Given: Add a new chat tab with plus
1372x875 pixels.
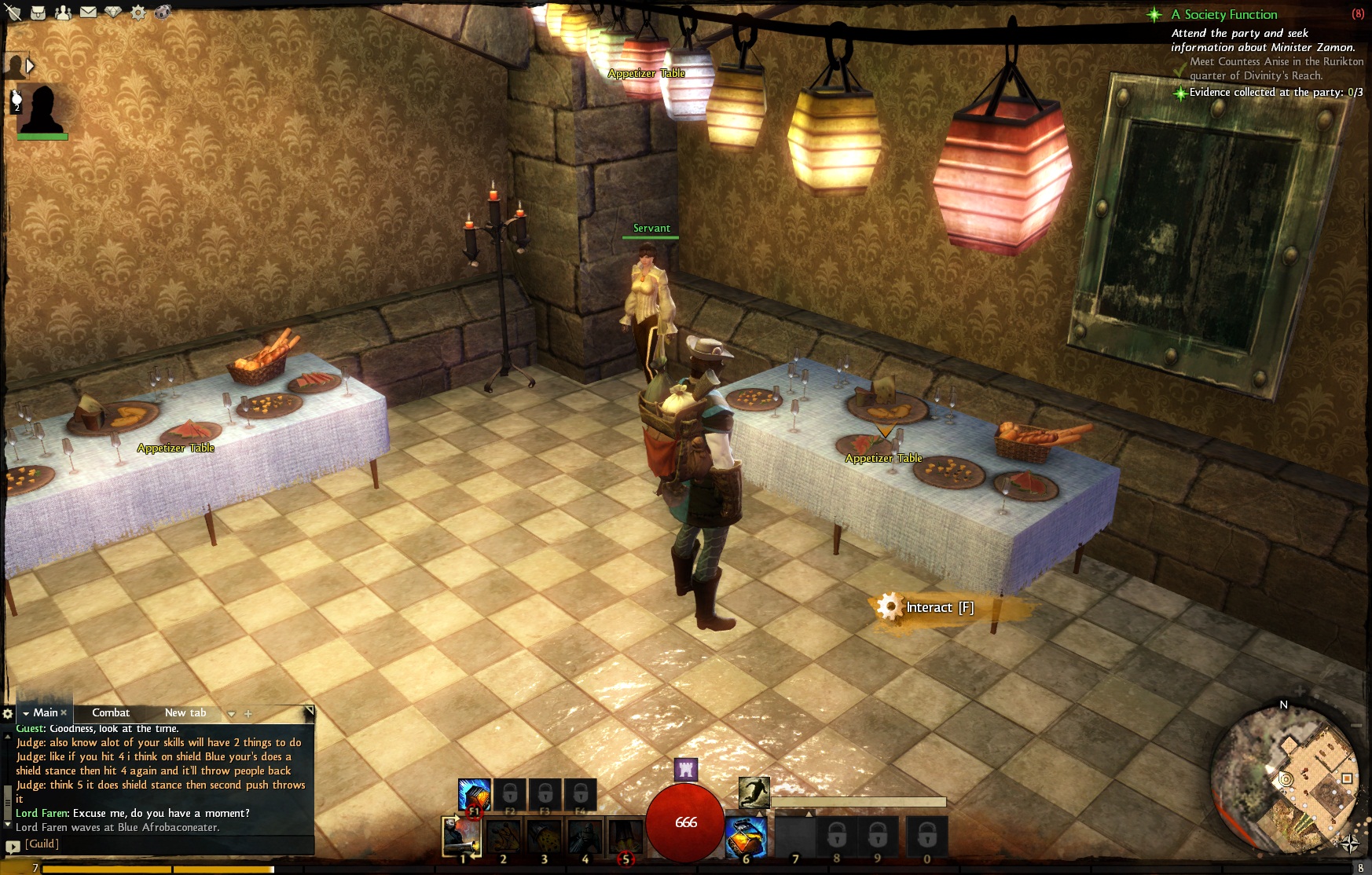Looking at the screenshot, I should [248, 713].
